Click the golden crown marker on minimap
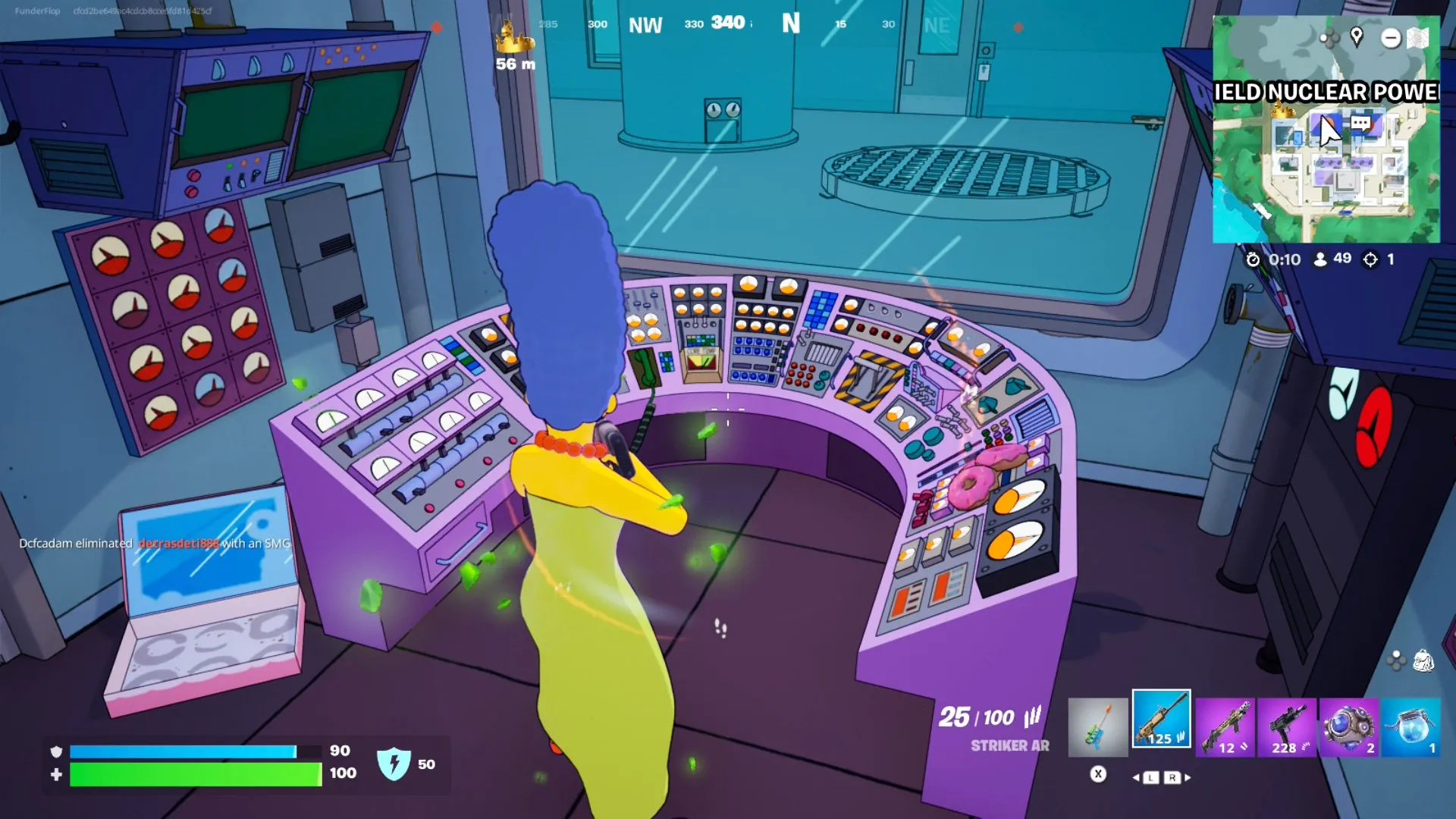The width and height of the screenshot is (1456, 819). pyautogui.click(x=1282, y=111)
